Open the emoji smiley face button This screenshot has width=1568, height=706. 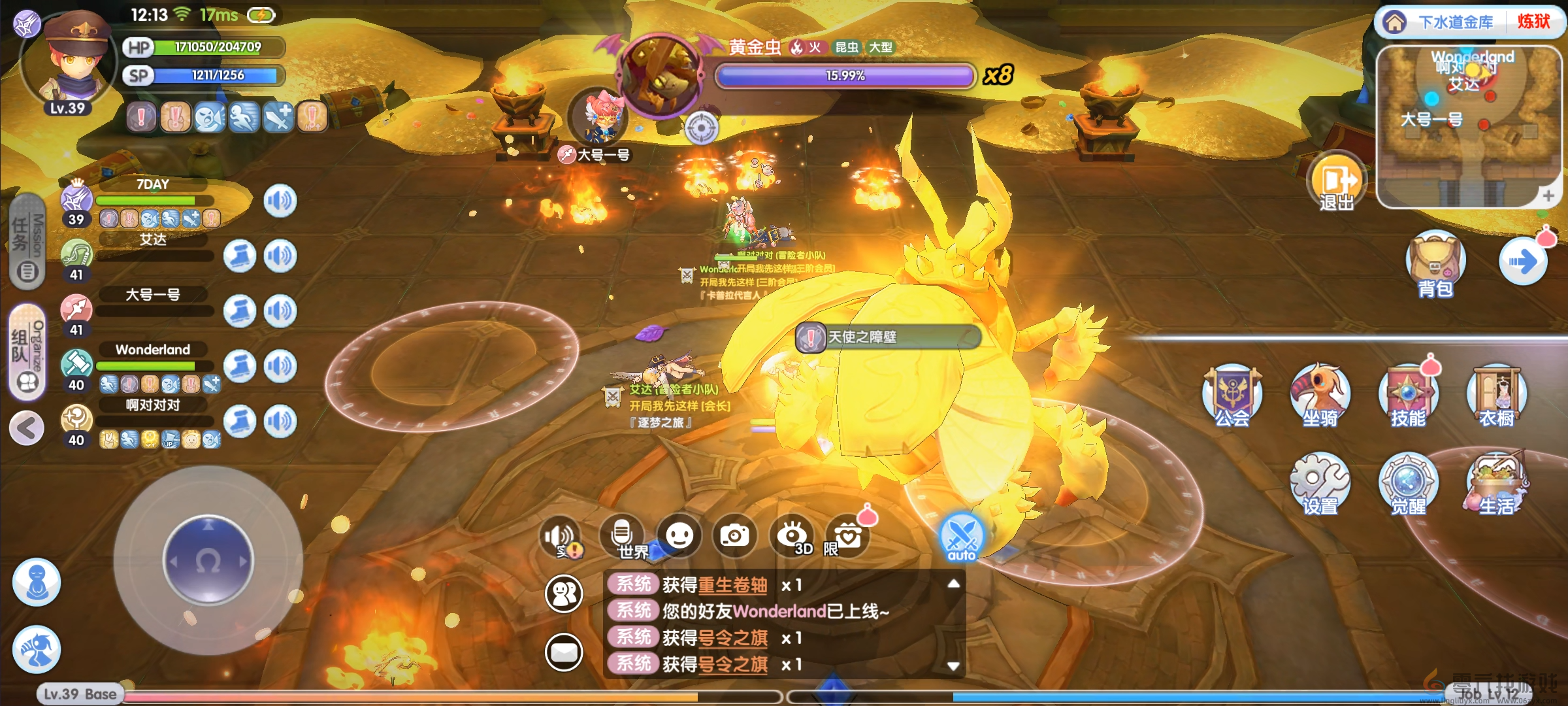tap(679, 536)
